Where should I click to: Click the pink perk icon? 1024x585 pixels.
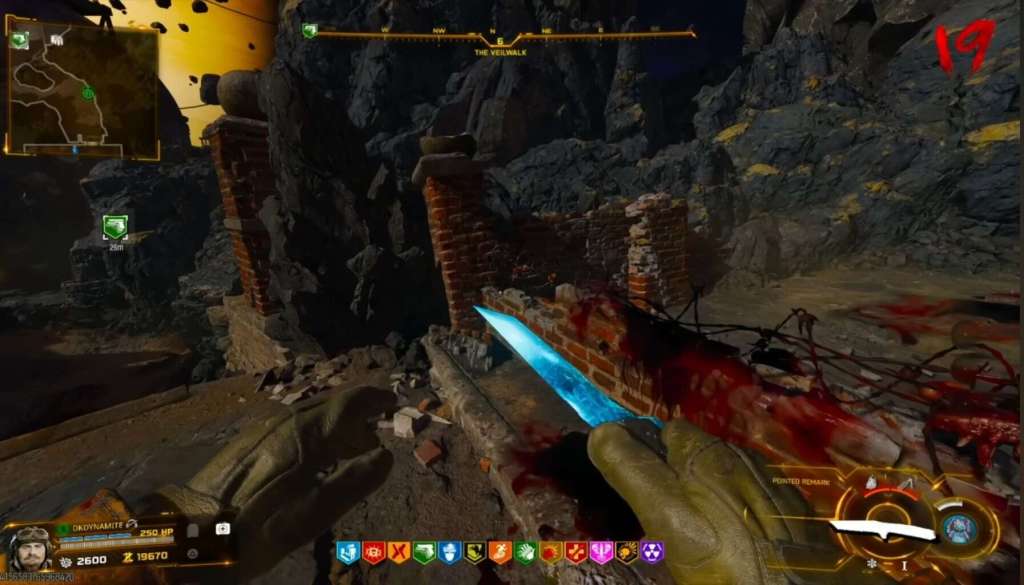point(602,552)
